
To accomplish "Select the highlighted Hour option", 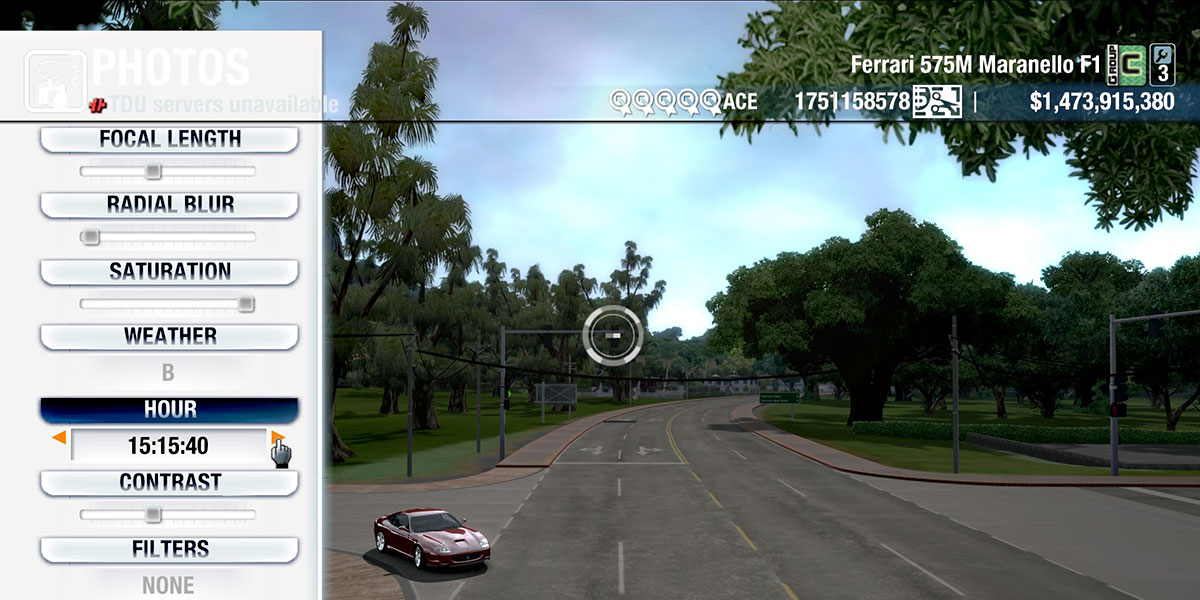I will (169, 410).
